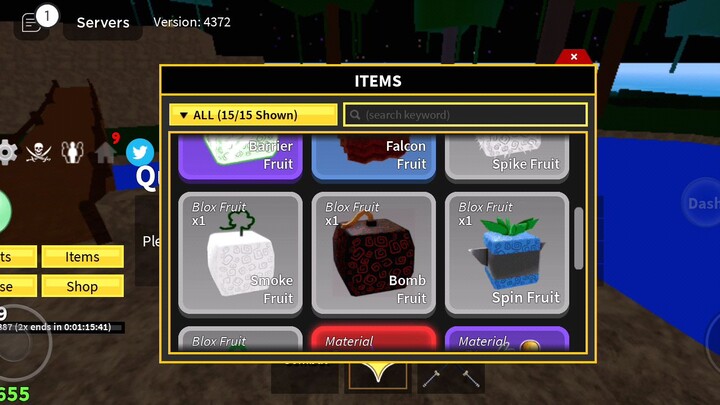This screenshot has height=405, width=720.
Task: Click the search keyword field
Action: 465,115
